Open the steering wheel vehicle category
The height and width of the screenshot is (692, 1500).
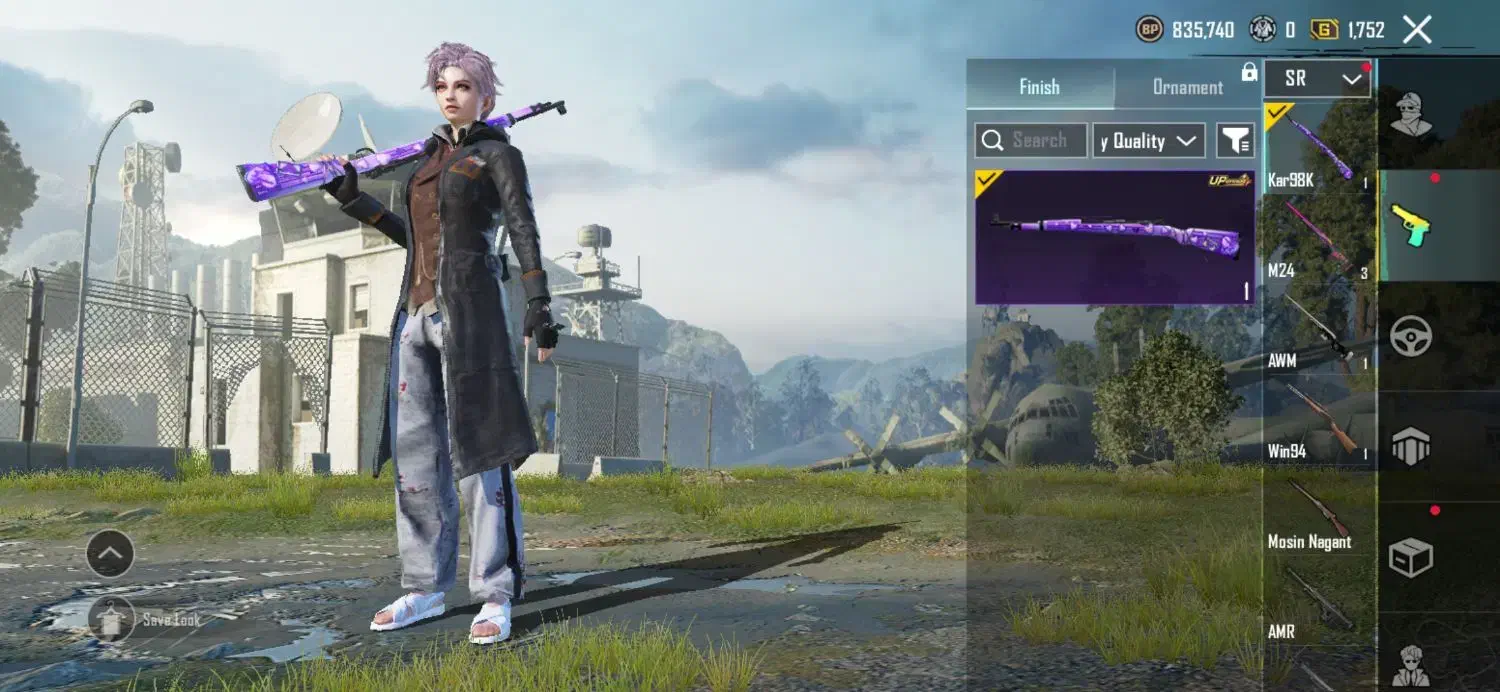(x=1411, y=336)
